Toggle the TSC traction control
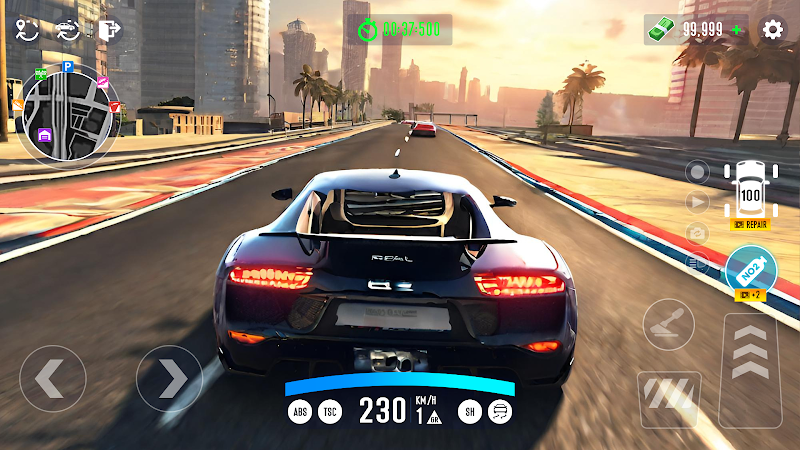 point(330,410)
